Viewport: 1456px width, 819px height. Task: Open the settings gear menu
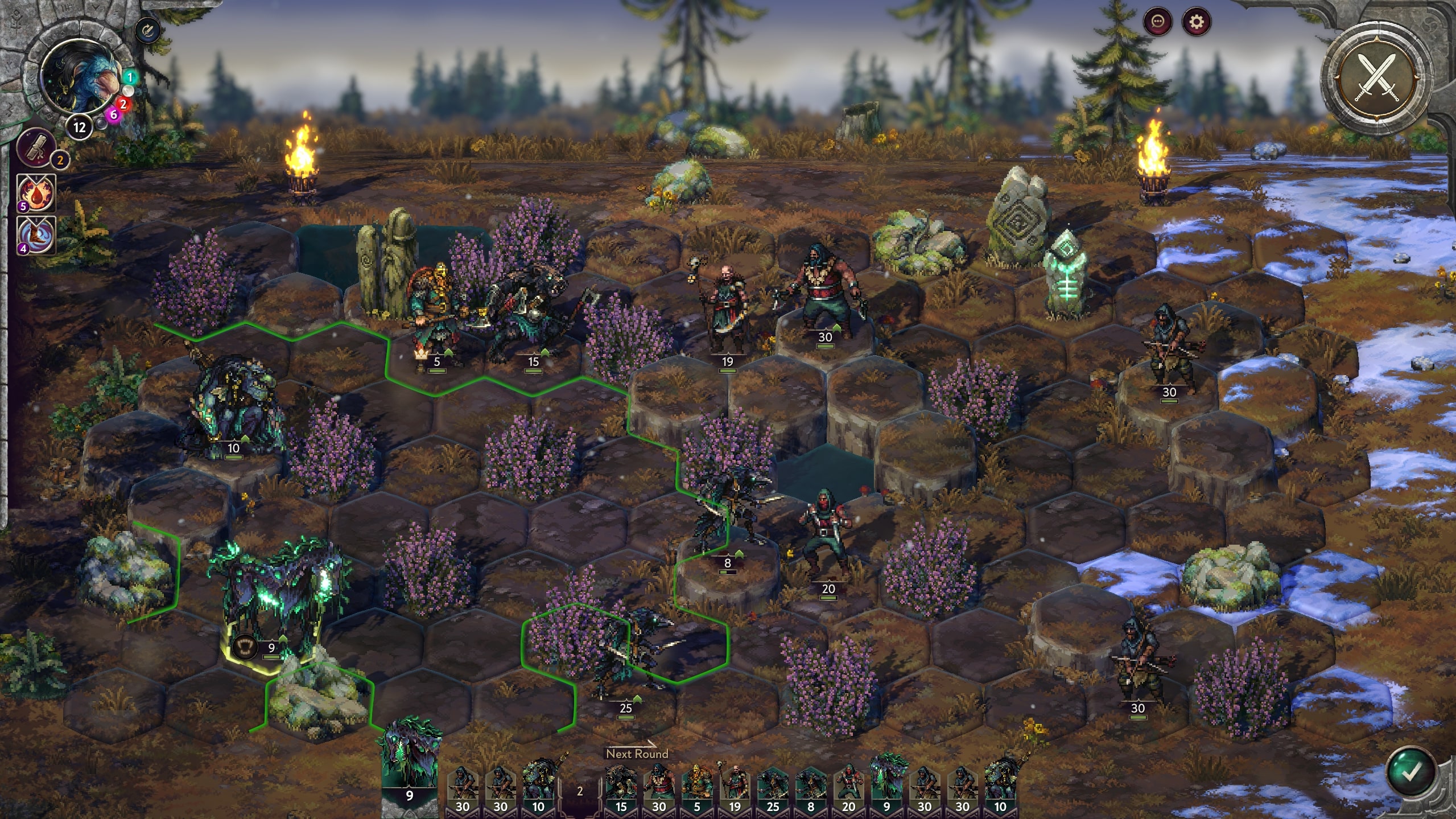point(1197,23)
